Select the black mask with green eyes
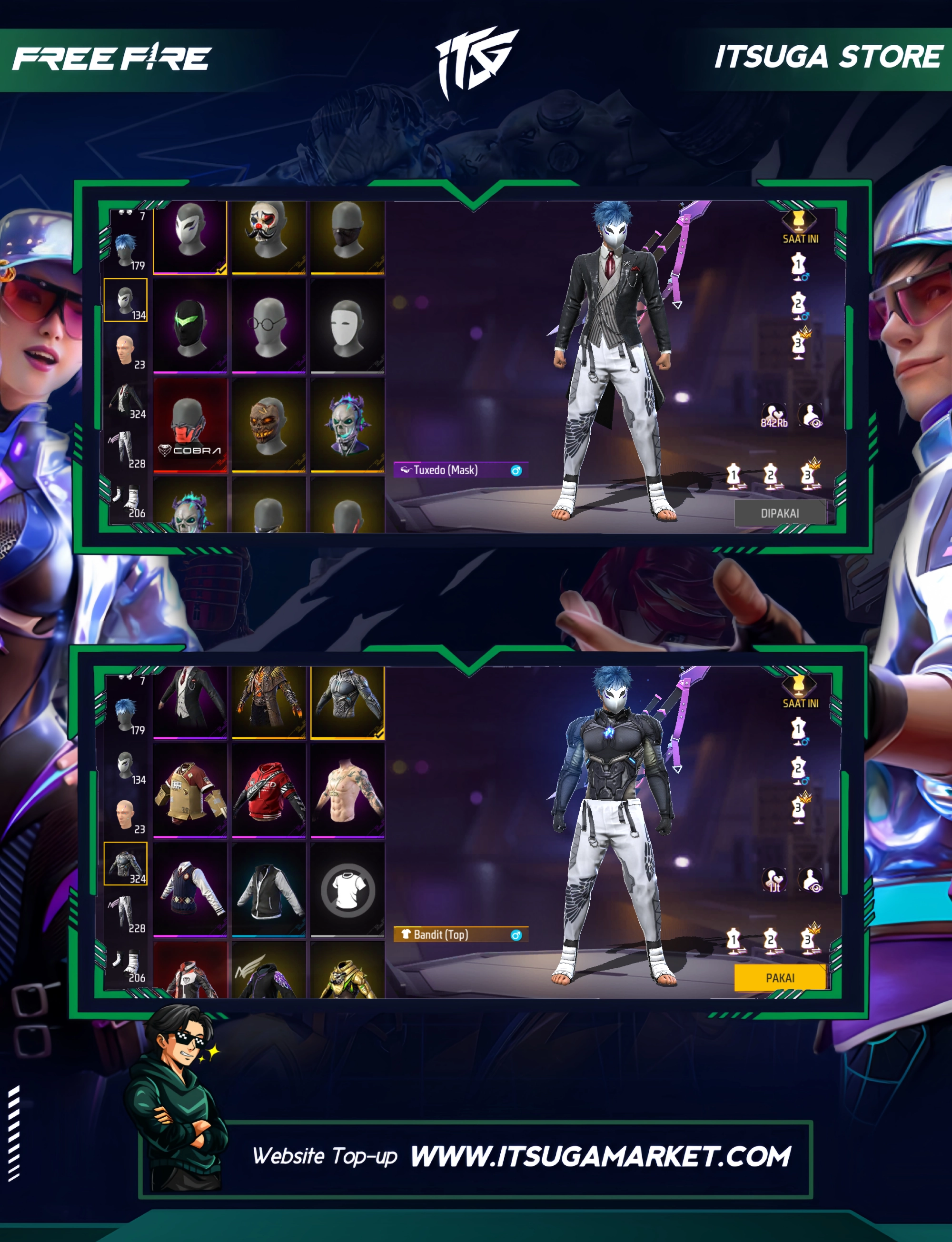 click(190, 327)
